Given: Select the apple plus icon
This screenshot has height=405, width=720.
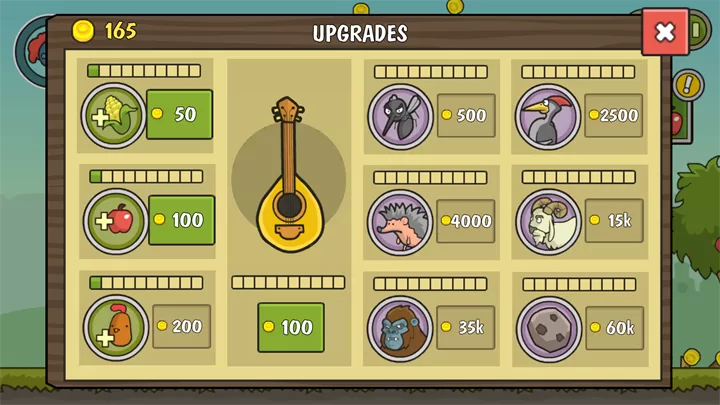Looking at the screenshot, I should click(116, 221).
